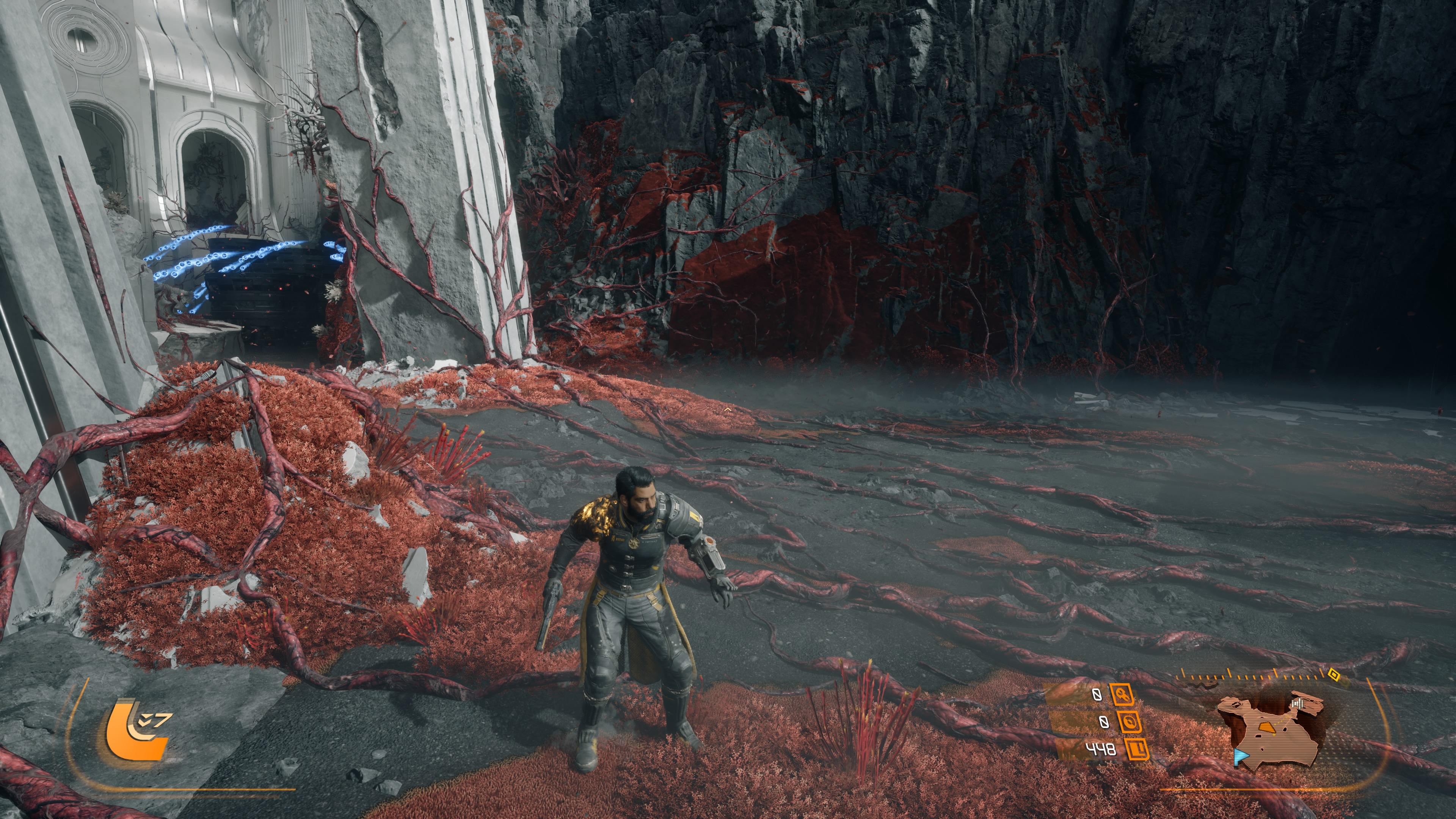Click the yellow diamond objective marker on compass
1456x819 pixels.
[1334, 674]
